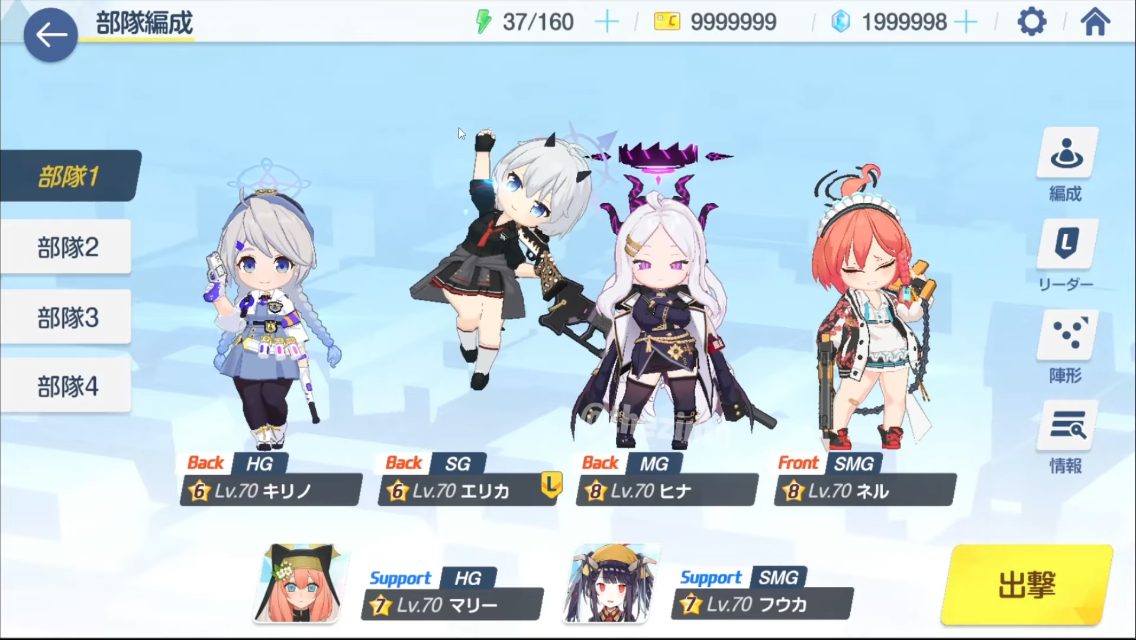Open the 陣形 formation layout
Image resolution: width=1136 pixels, height=640 pixels.
coord(1066,347)
